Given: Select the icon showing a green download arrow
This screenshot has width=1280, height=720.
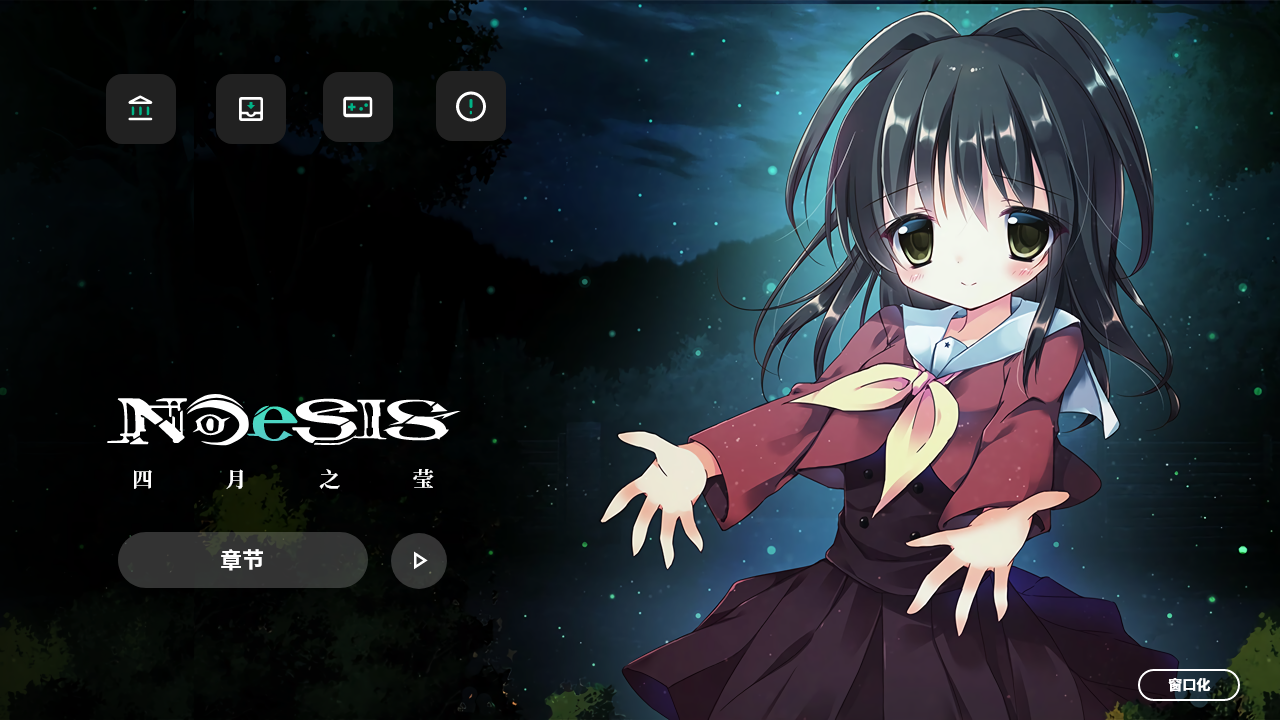Looking at the screenshot, I should (250, 107).
